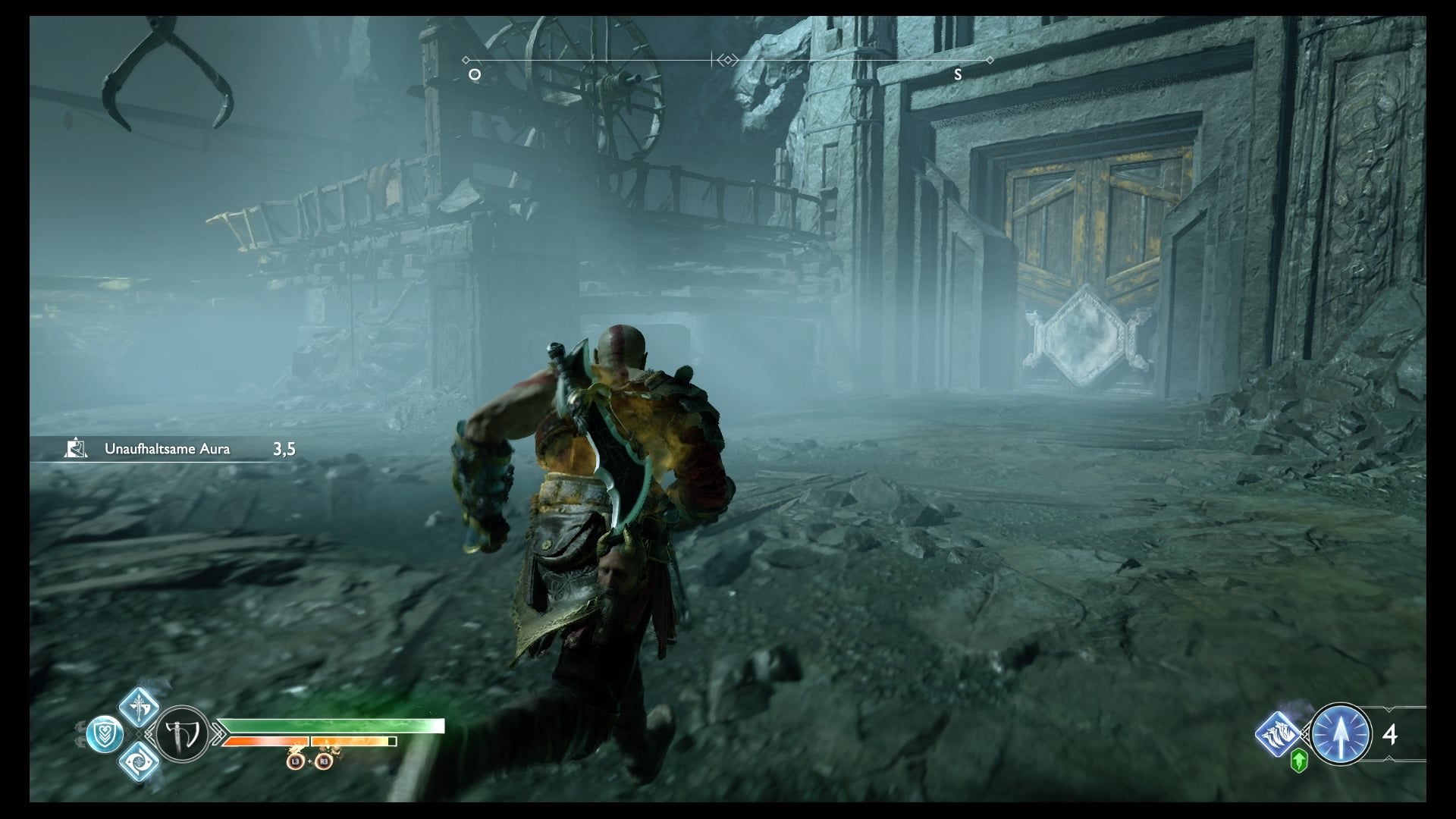Click the light runic attack diamond icon
Screen dimensions: 1456x819
(x=138, y=708)
